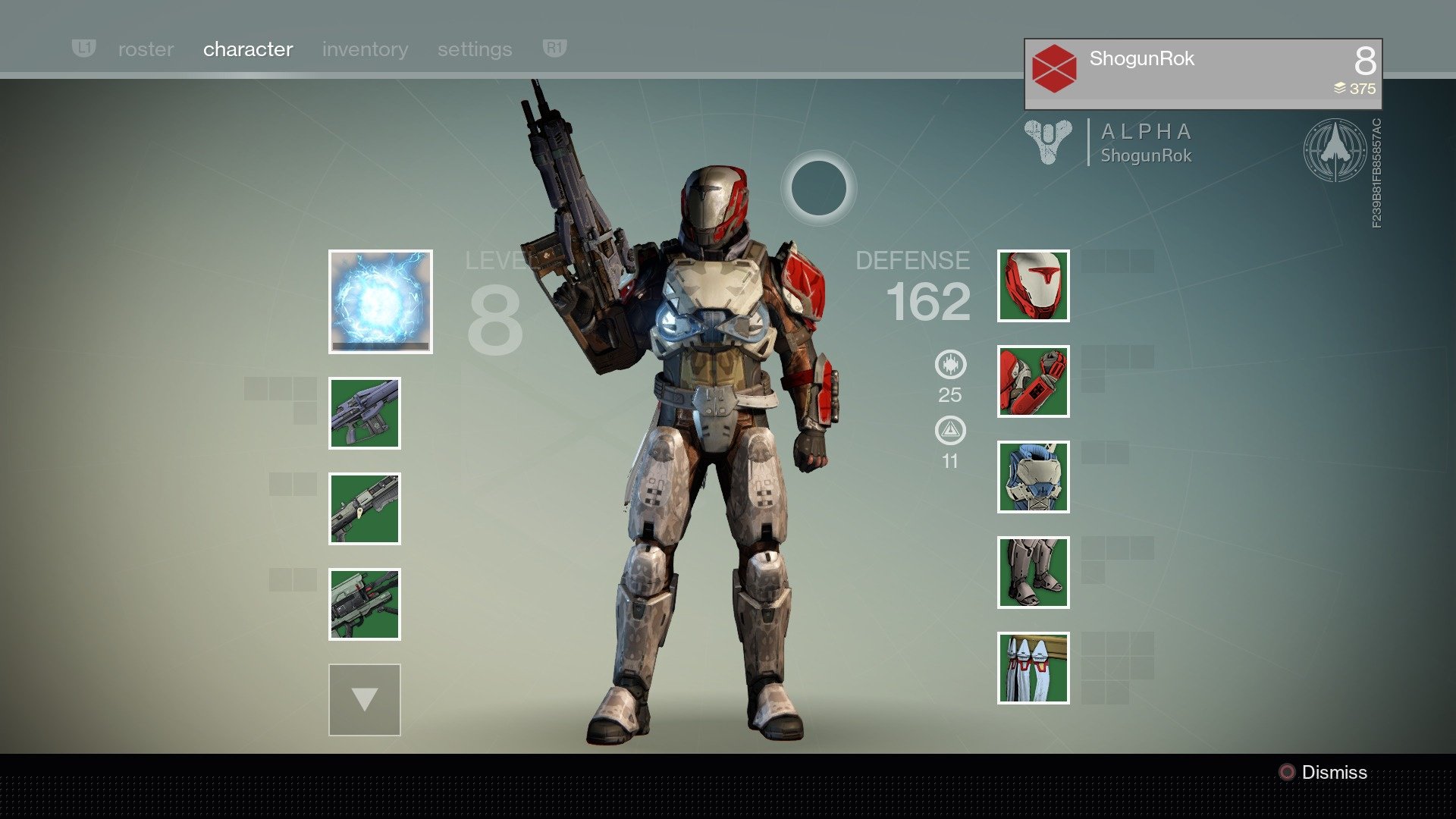The height and width of the screenshot is (819, 1456).
Task: Click the ShogunRok player nameplate
Action: point(1203,74)
